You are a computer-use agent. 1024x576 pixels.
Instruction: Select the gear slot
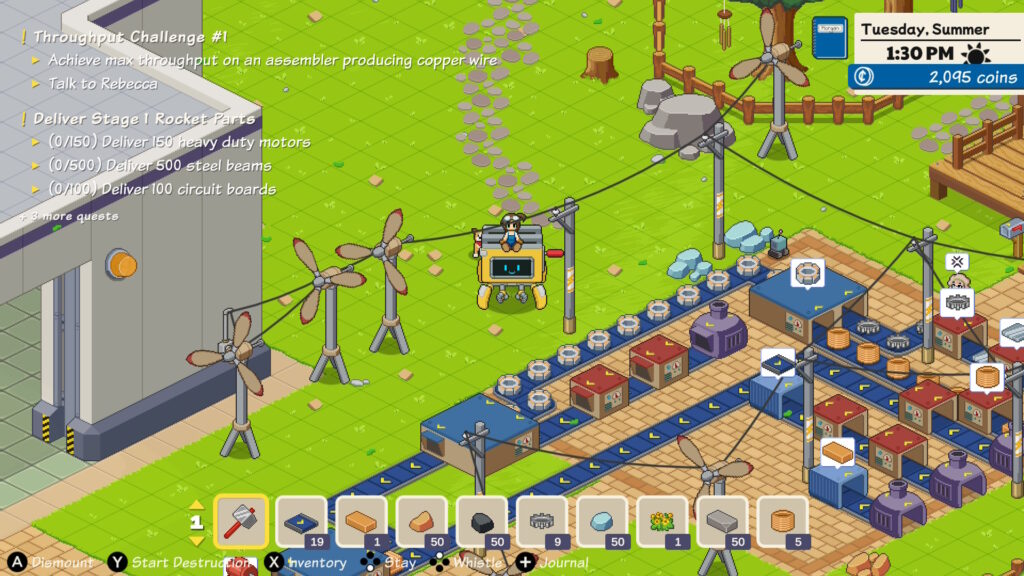[x=542, y=521]
